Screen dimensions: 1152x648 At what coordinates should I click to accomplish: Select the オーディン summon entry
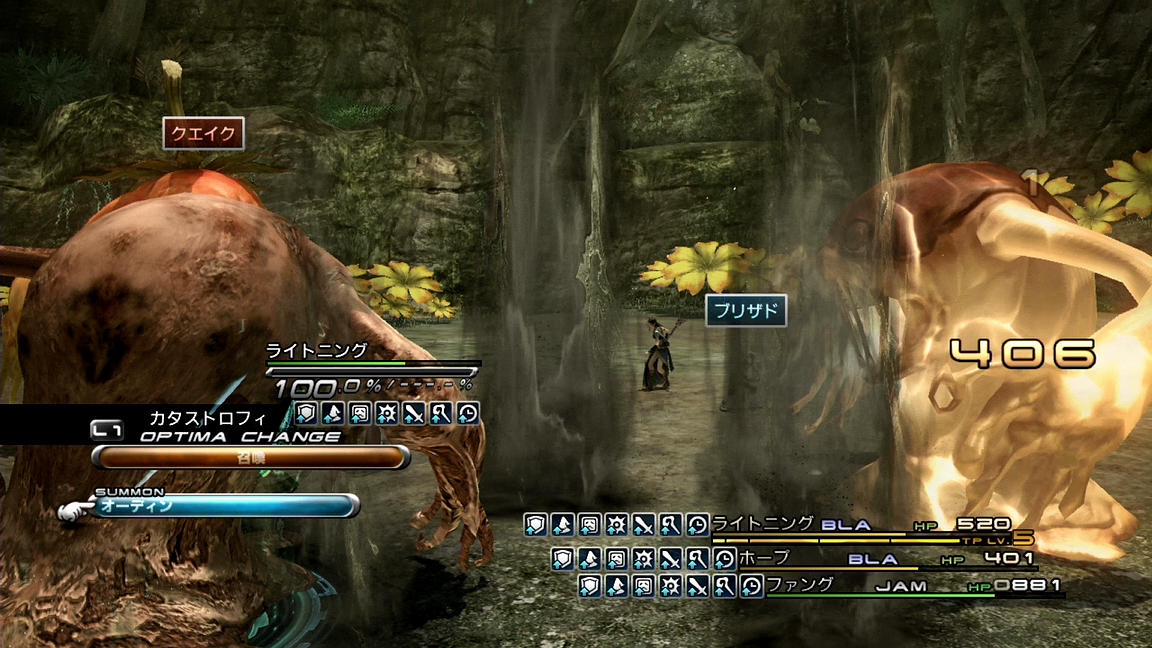click(225, 506)
